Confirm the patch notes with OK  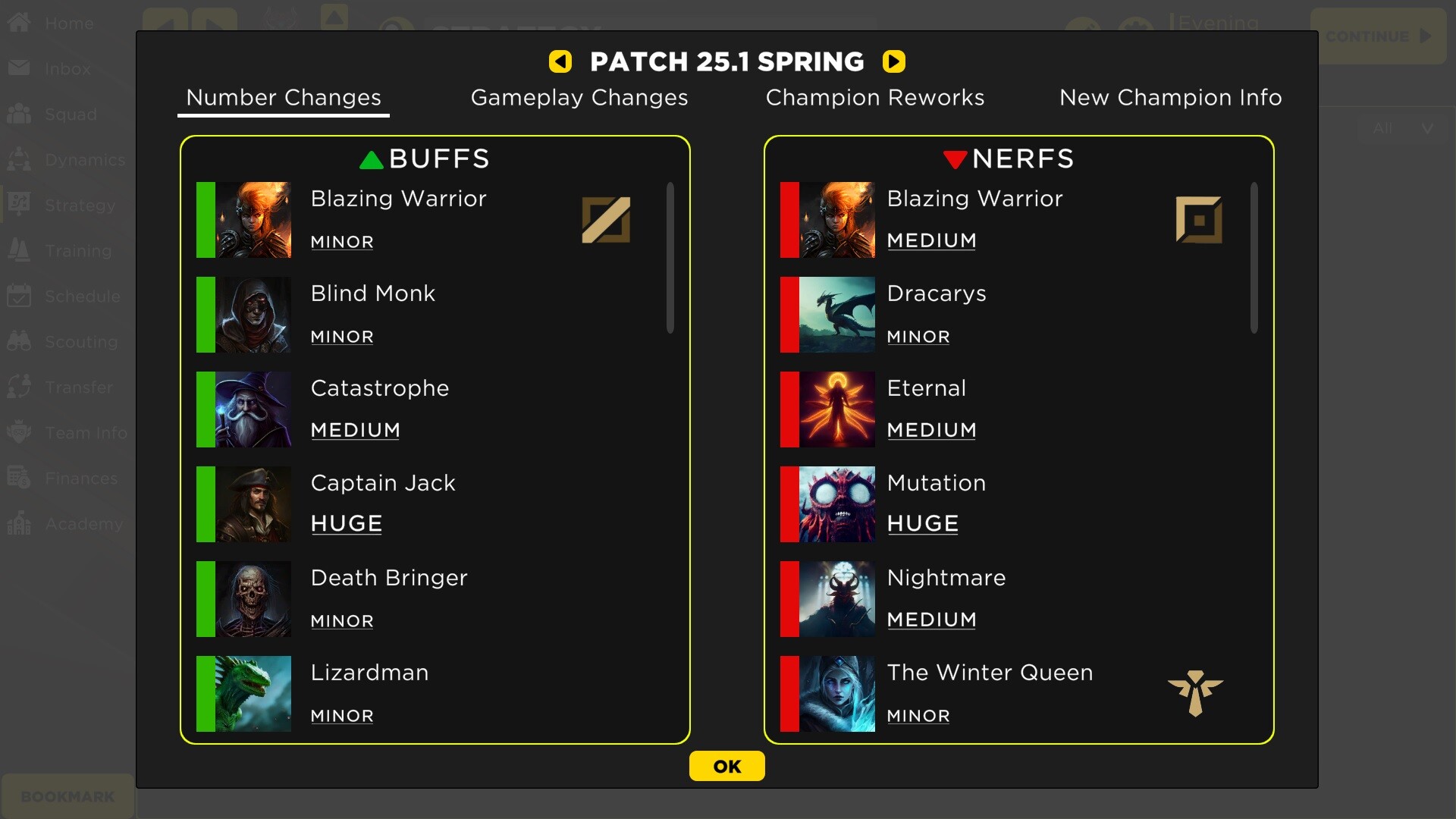point(726,766)
